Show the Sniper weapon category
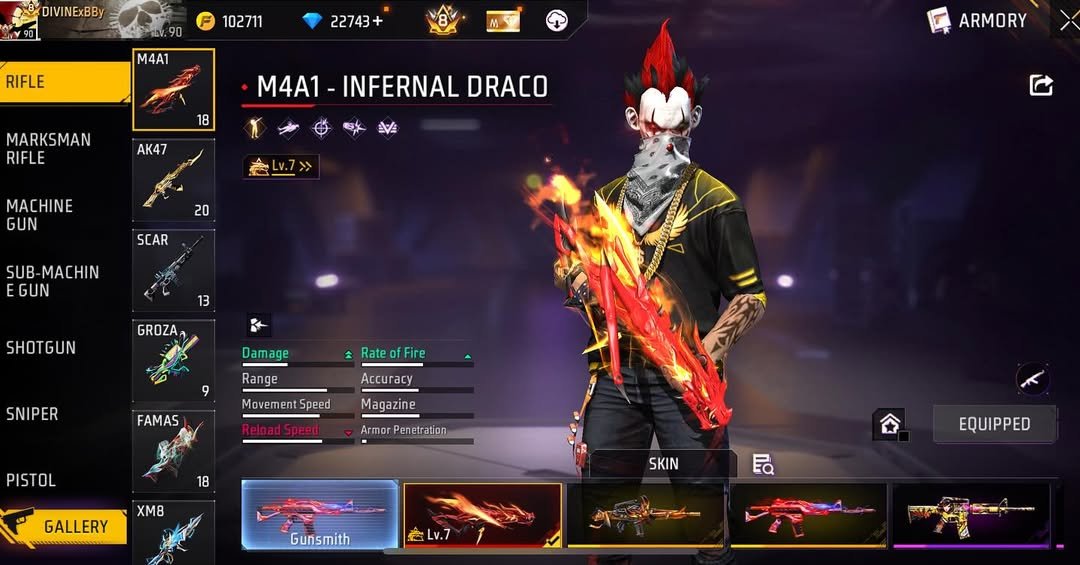Viewport: 1080px width, 565px height. coord(32,414)
